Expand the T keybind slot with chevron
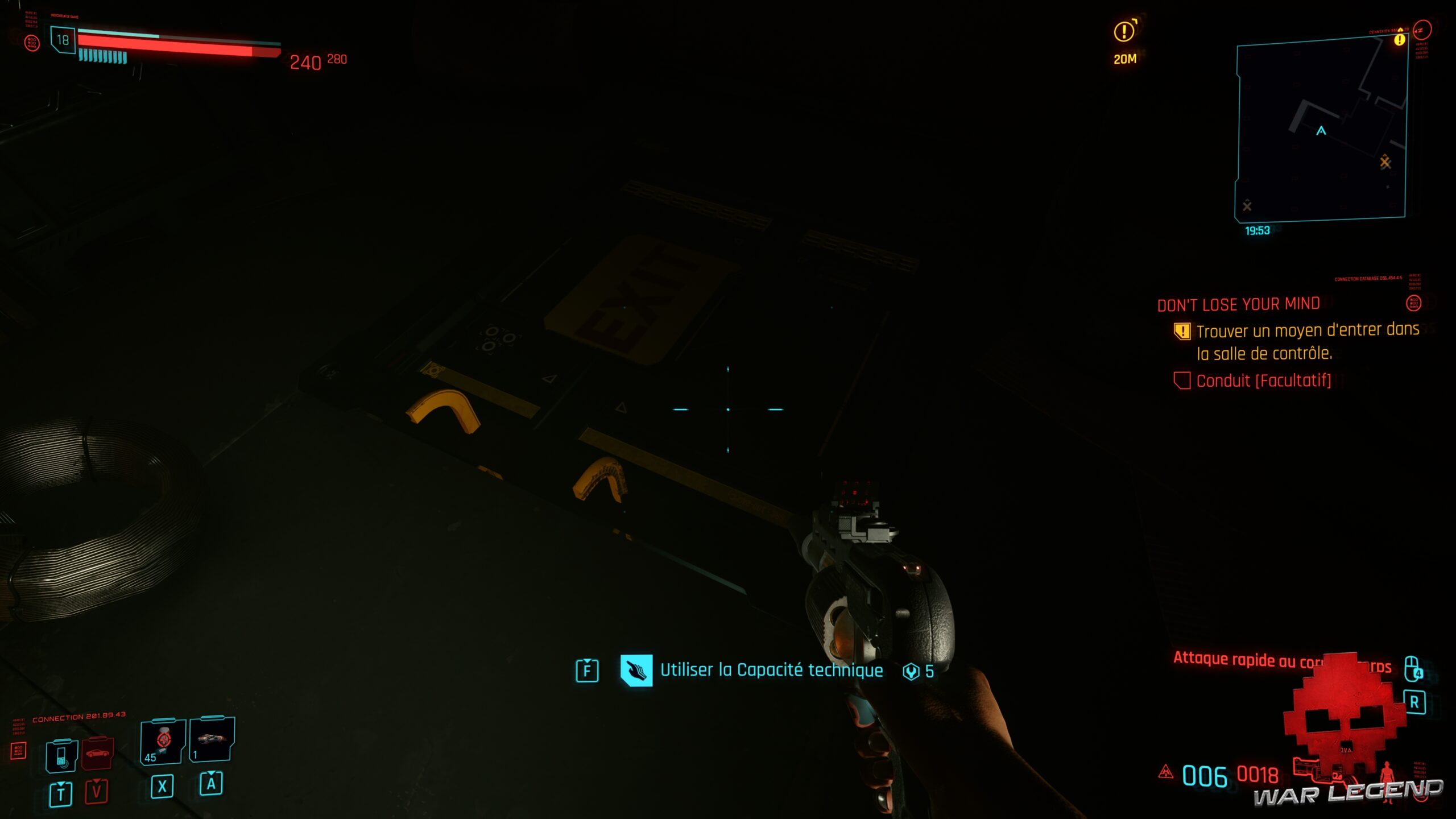1456x819 pixels. pyautogui.click(x=61, y=794)
